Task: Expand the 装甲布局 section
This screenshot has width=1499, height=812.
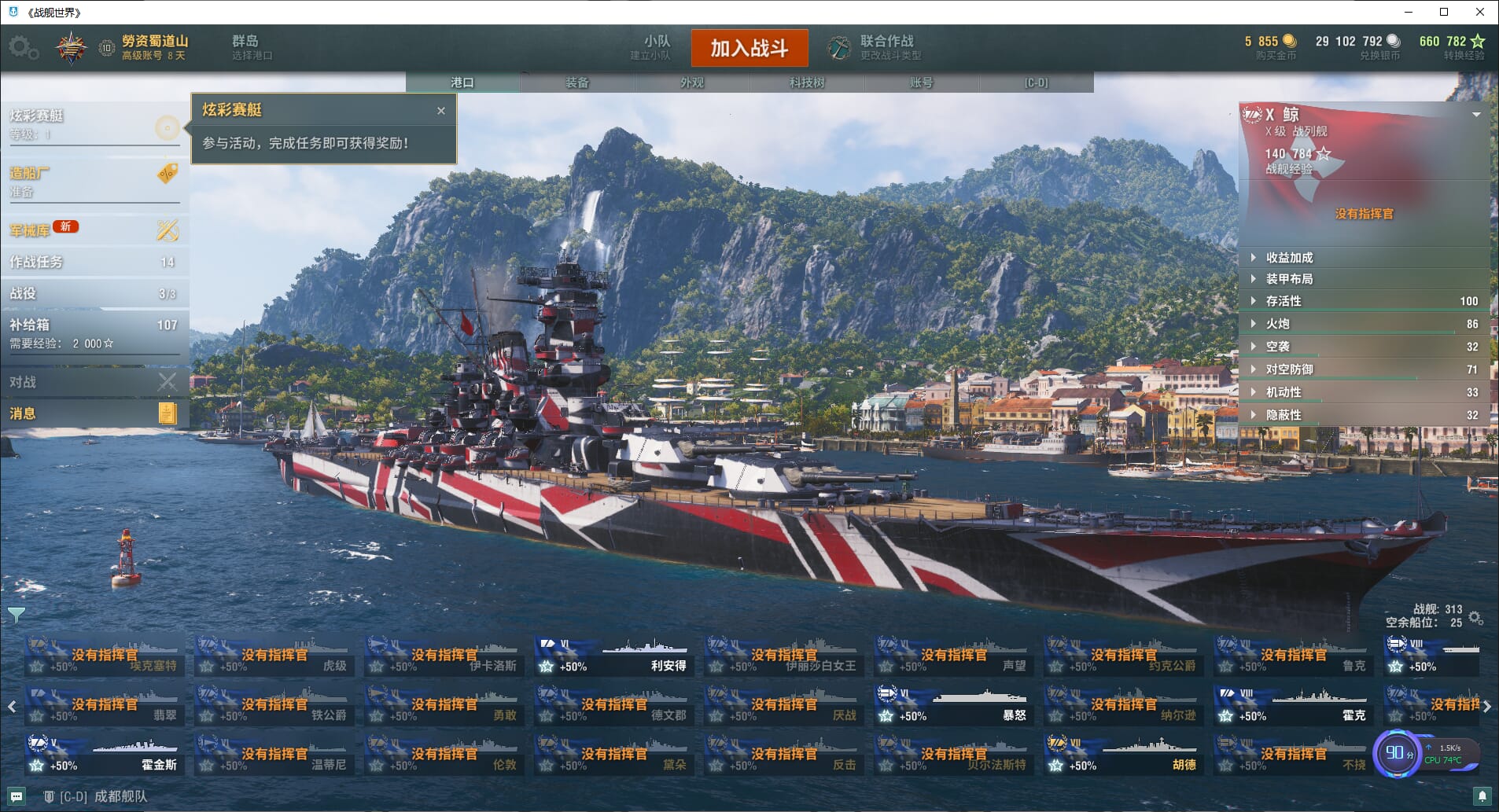Action: [1289, 279]
